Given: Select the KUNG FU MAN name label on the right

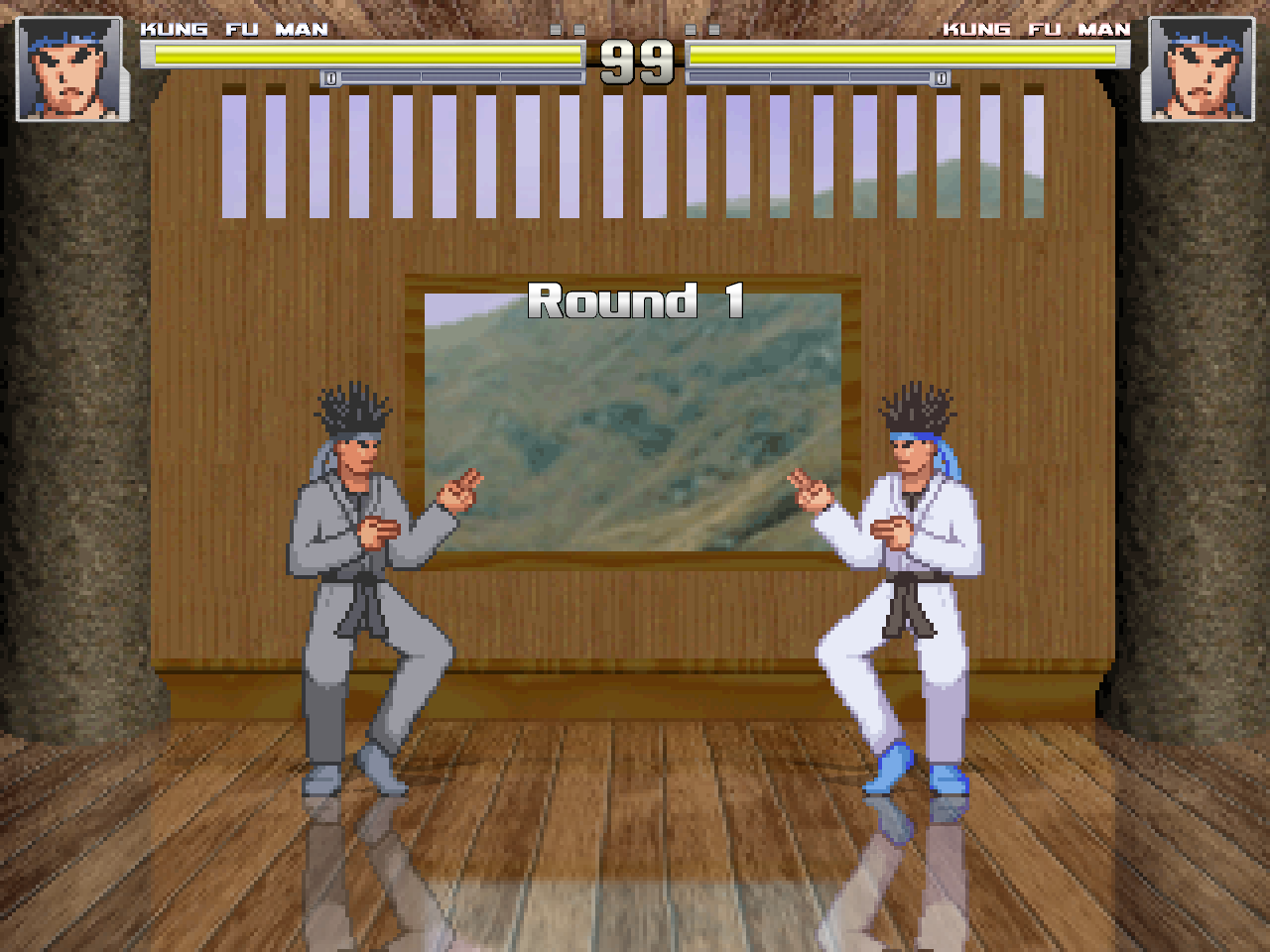Looking at the screenshot, I should pos(1036,29).
